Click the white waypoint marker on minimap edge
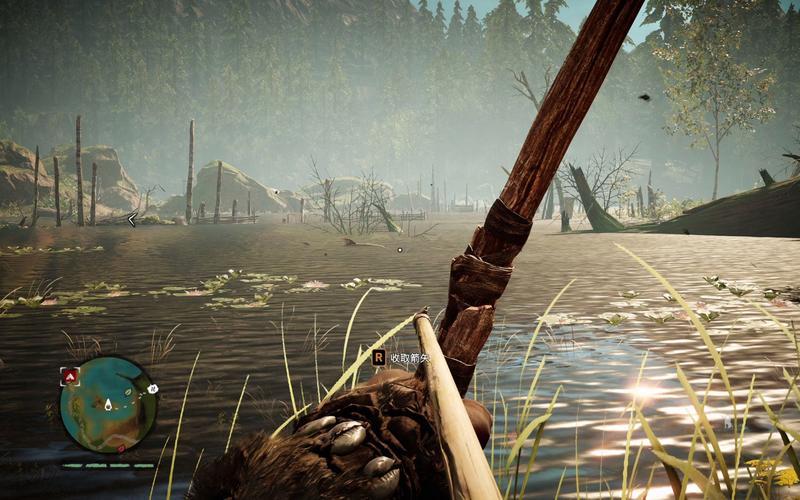 pos(153,388)
